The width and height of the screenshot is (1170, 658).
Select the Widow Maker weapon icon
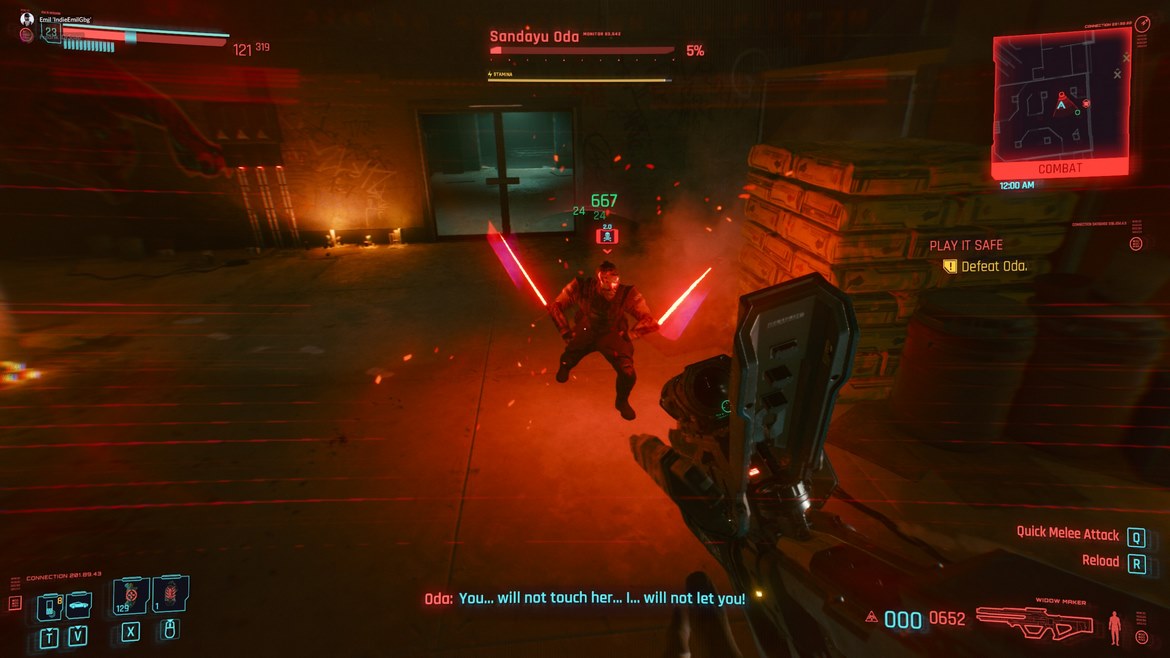[x=1033, y=621]
